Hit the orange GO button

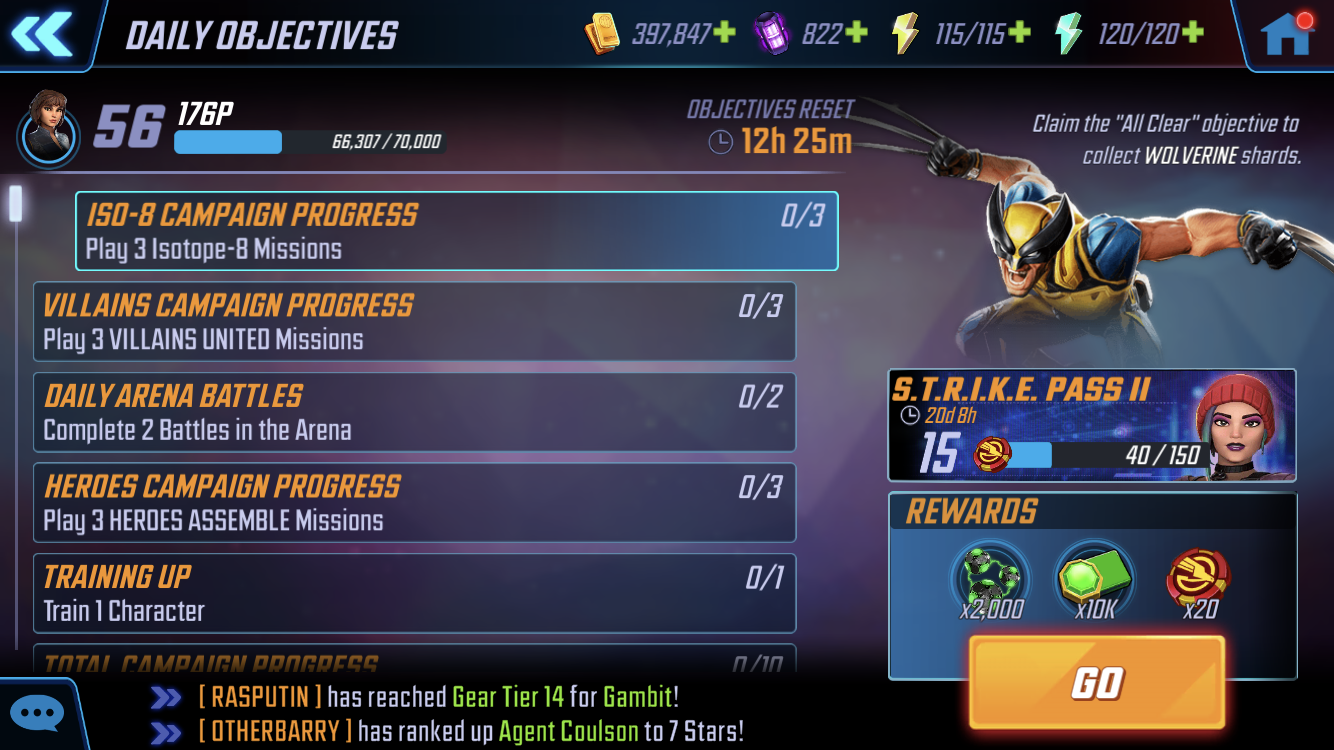[1097, 682]
